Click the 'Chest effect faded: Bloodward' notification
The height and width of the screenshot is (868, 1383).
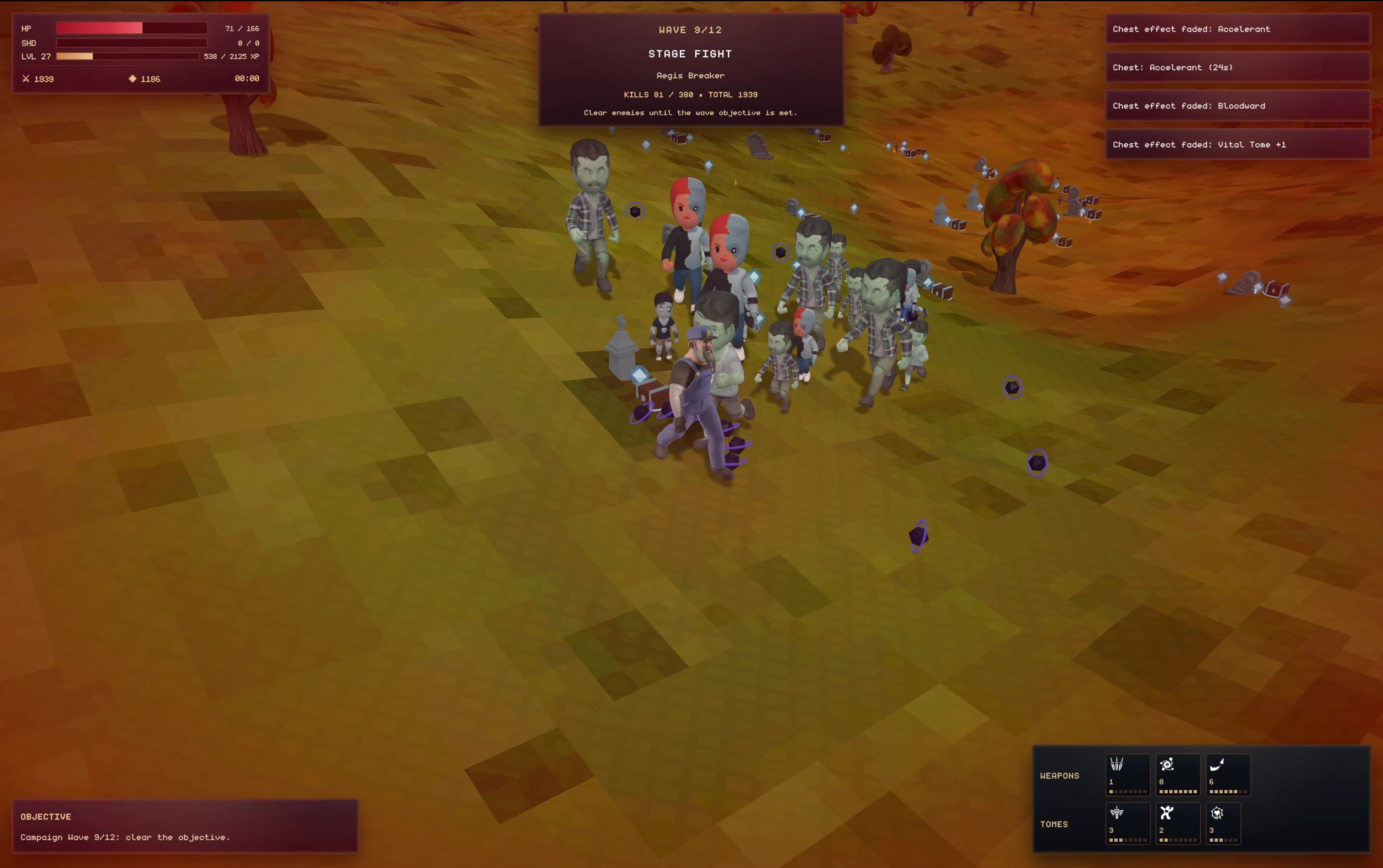1238,106
